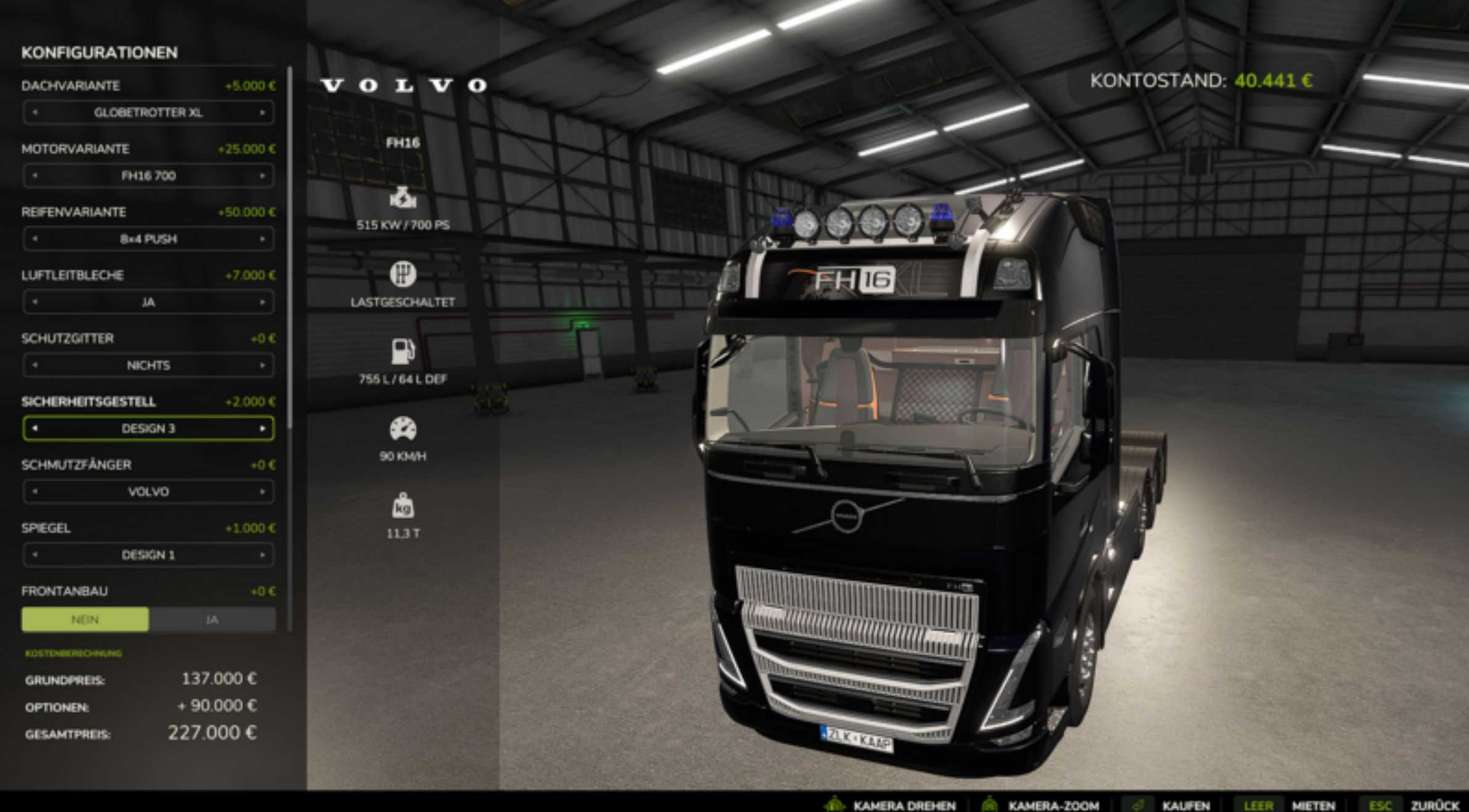Screen dimensions: 1469x812
Task: Set Frontanbau to Ja
Action: (x=212, y=620)
